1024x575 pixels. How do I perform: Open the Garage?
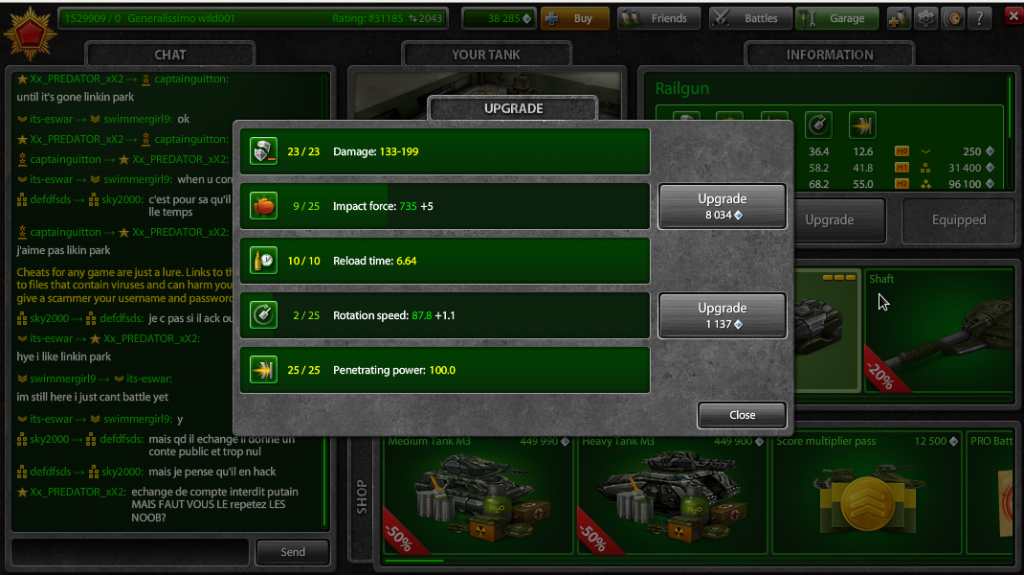[837, 18]
